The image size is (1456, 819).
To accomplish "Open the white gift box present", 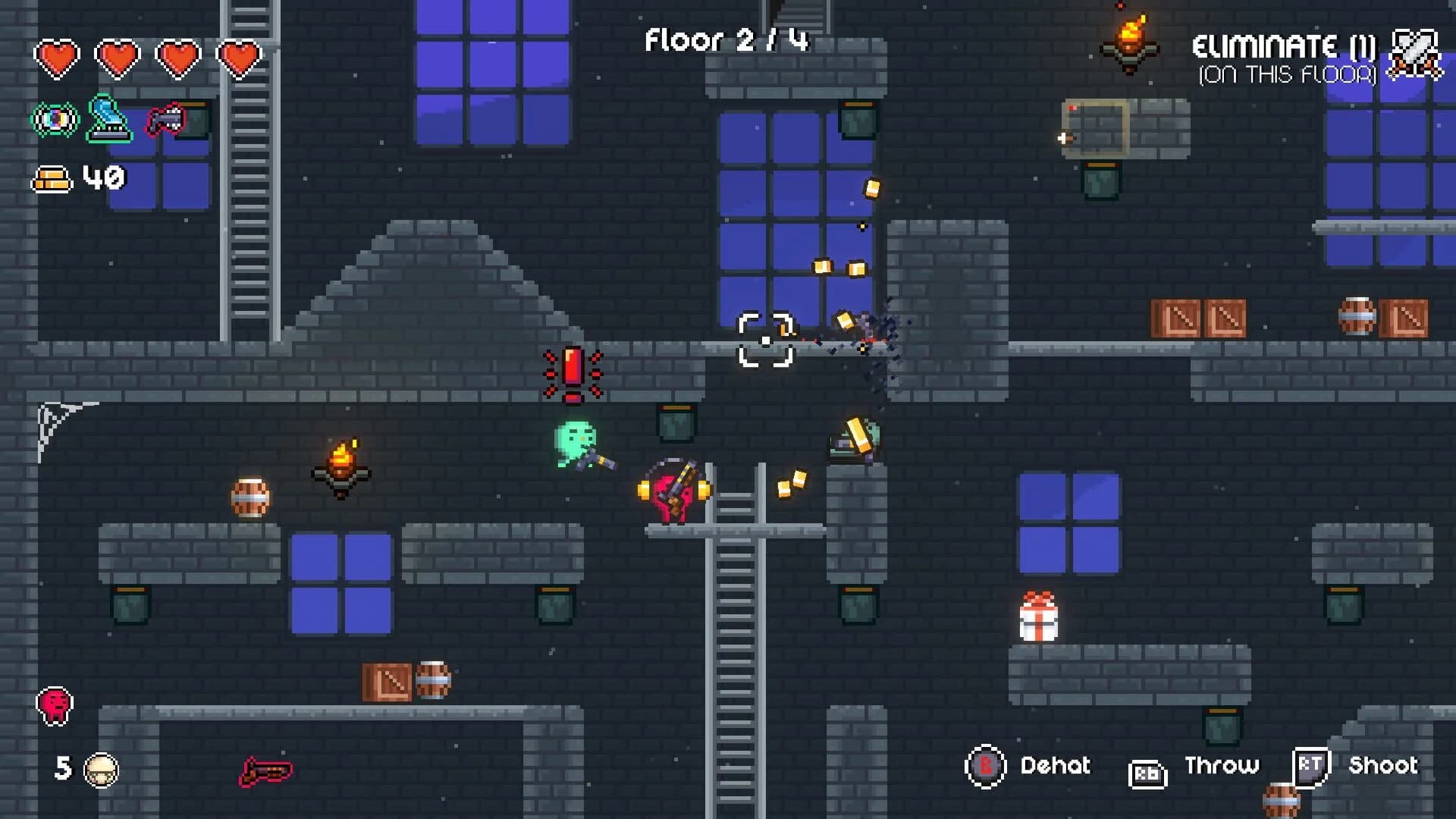I will coord(1039,622).
